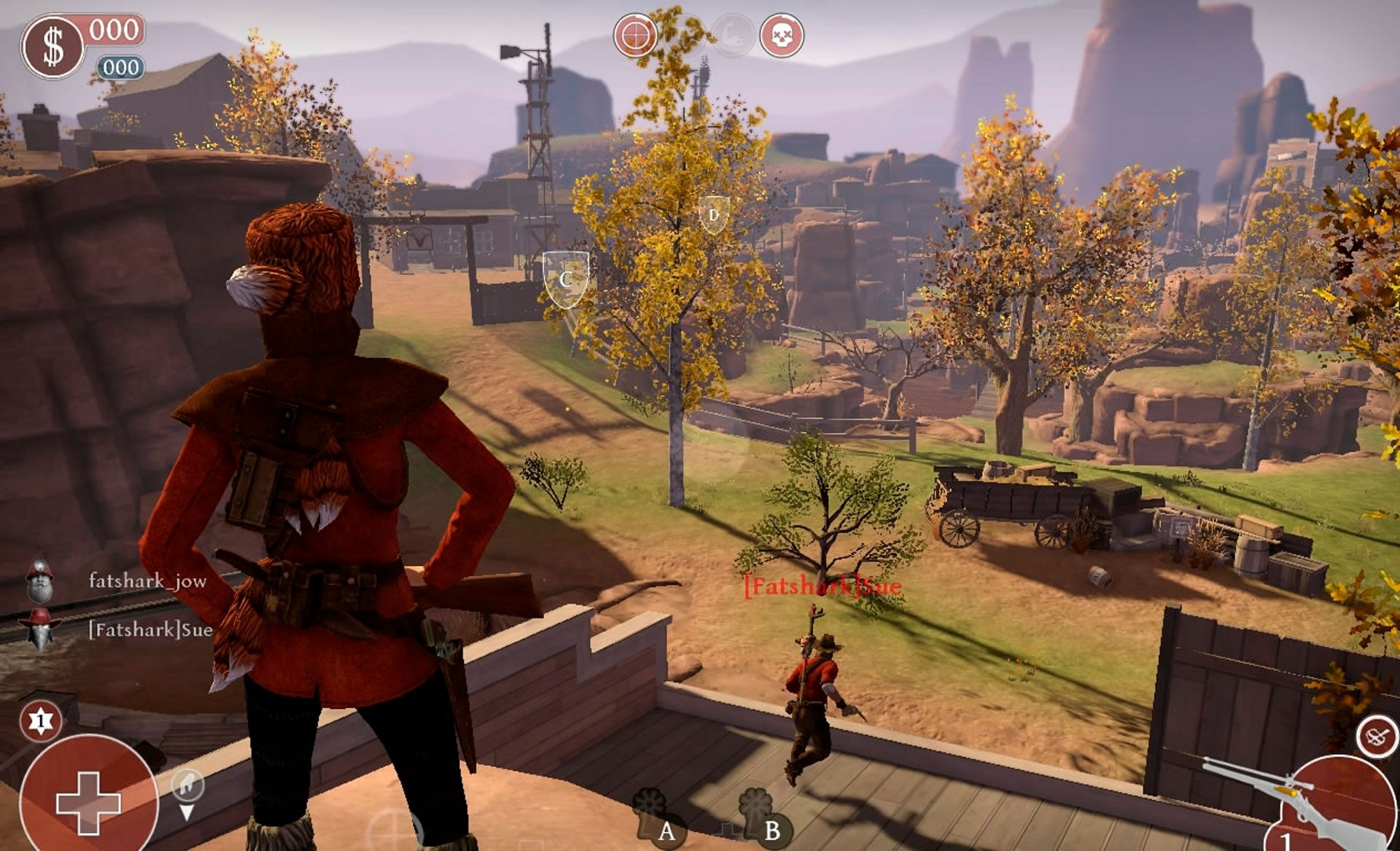Click the faded horse perk icon
Viewport: 1400px width, 851px height.
click(731, 35)
